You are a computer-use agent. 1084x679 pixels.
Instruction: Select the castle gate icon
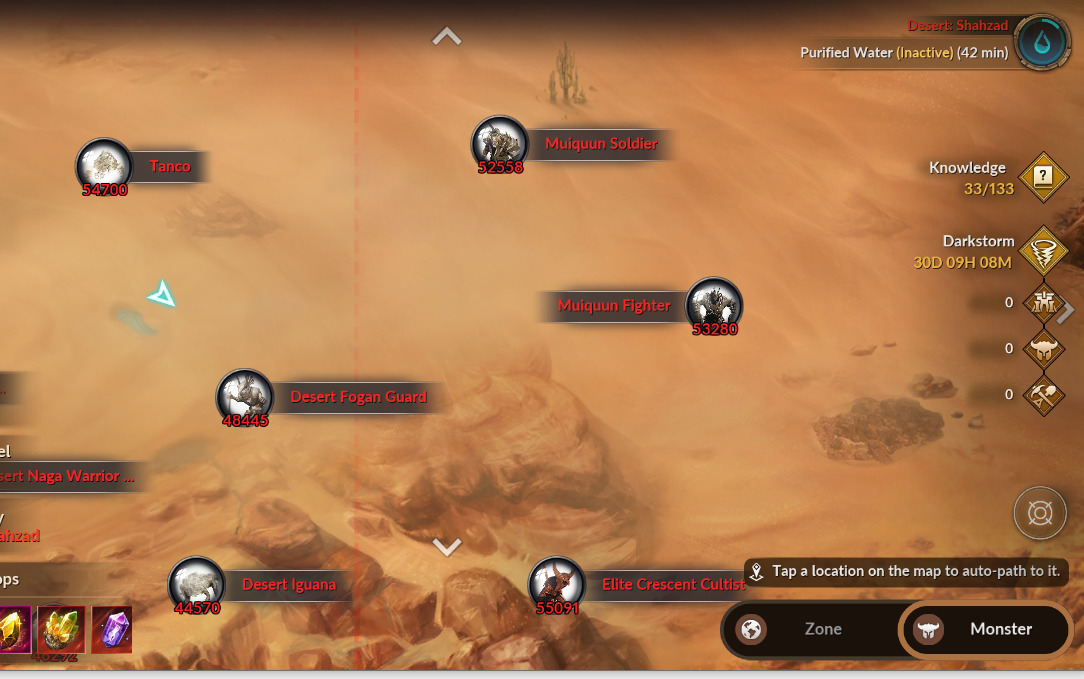pos(1043,302)
